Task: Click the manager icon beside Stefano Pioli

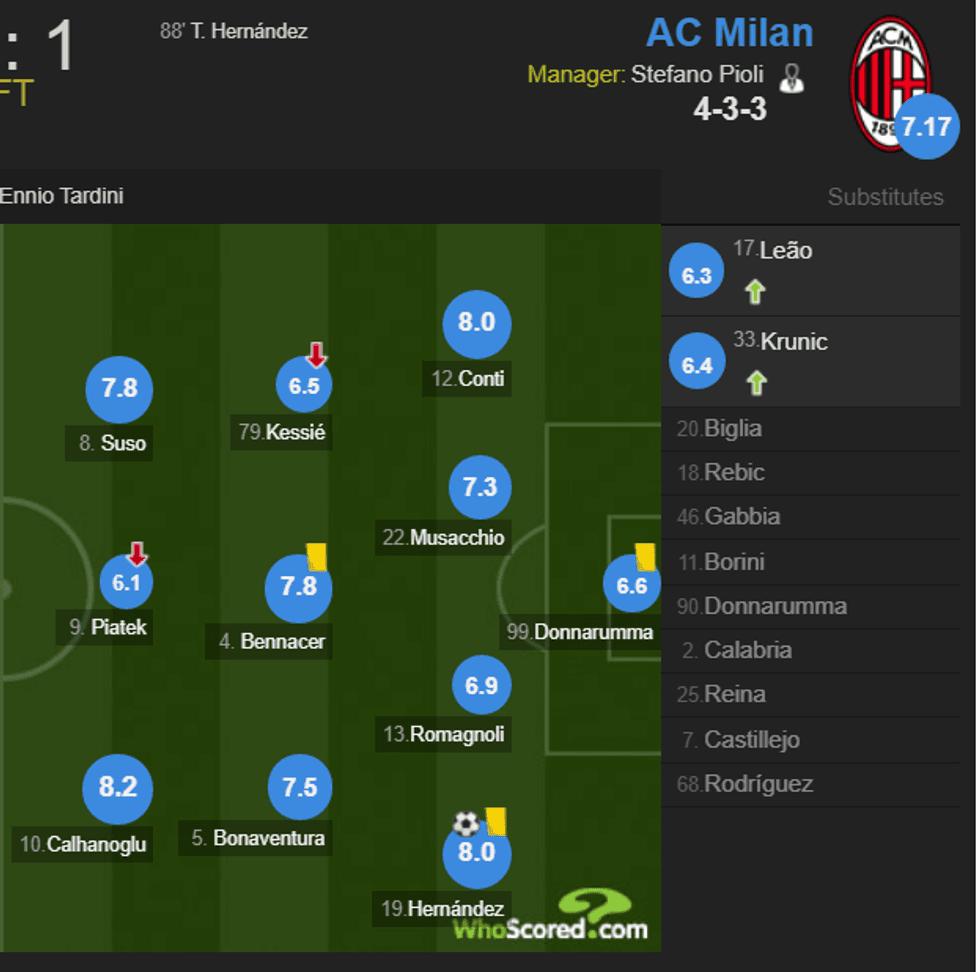Action: [x=791, y=78]
